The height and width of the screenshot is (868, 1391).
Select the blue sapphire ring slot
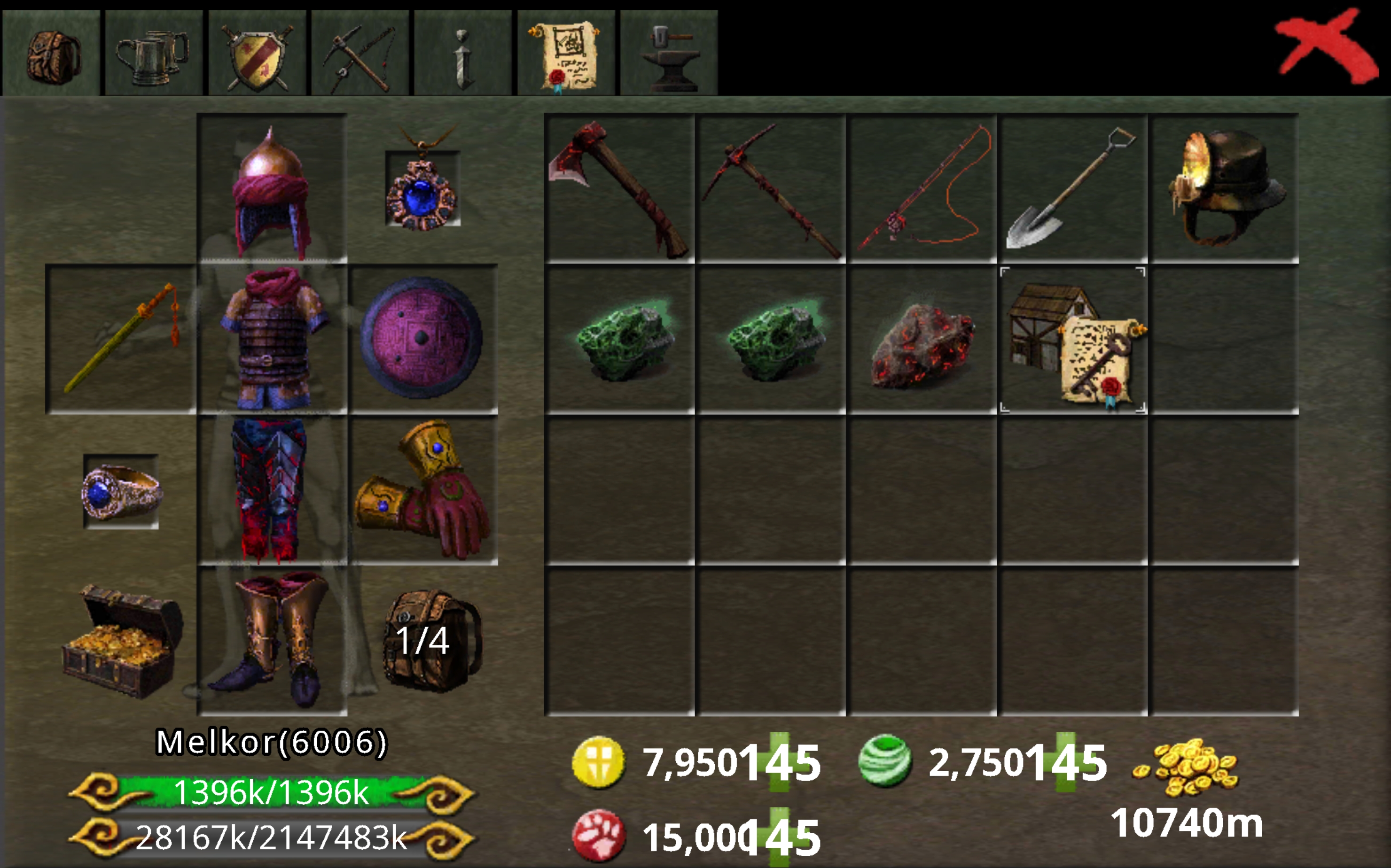tap(121, 491)
